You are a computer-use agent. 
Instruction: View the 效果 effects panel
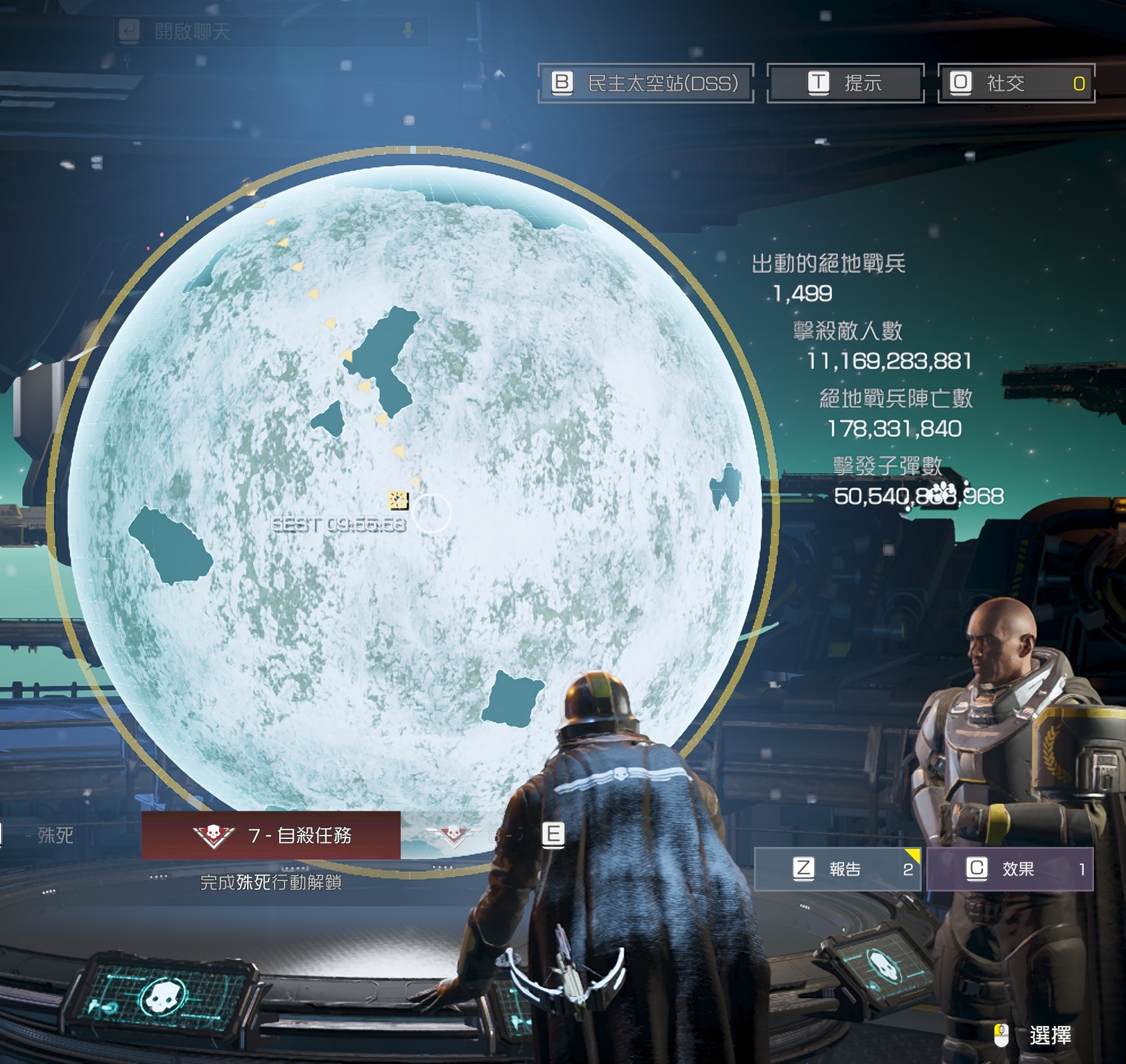point(1010,868)
